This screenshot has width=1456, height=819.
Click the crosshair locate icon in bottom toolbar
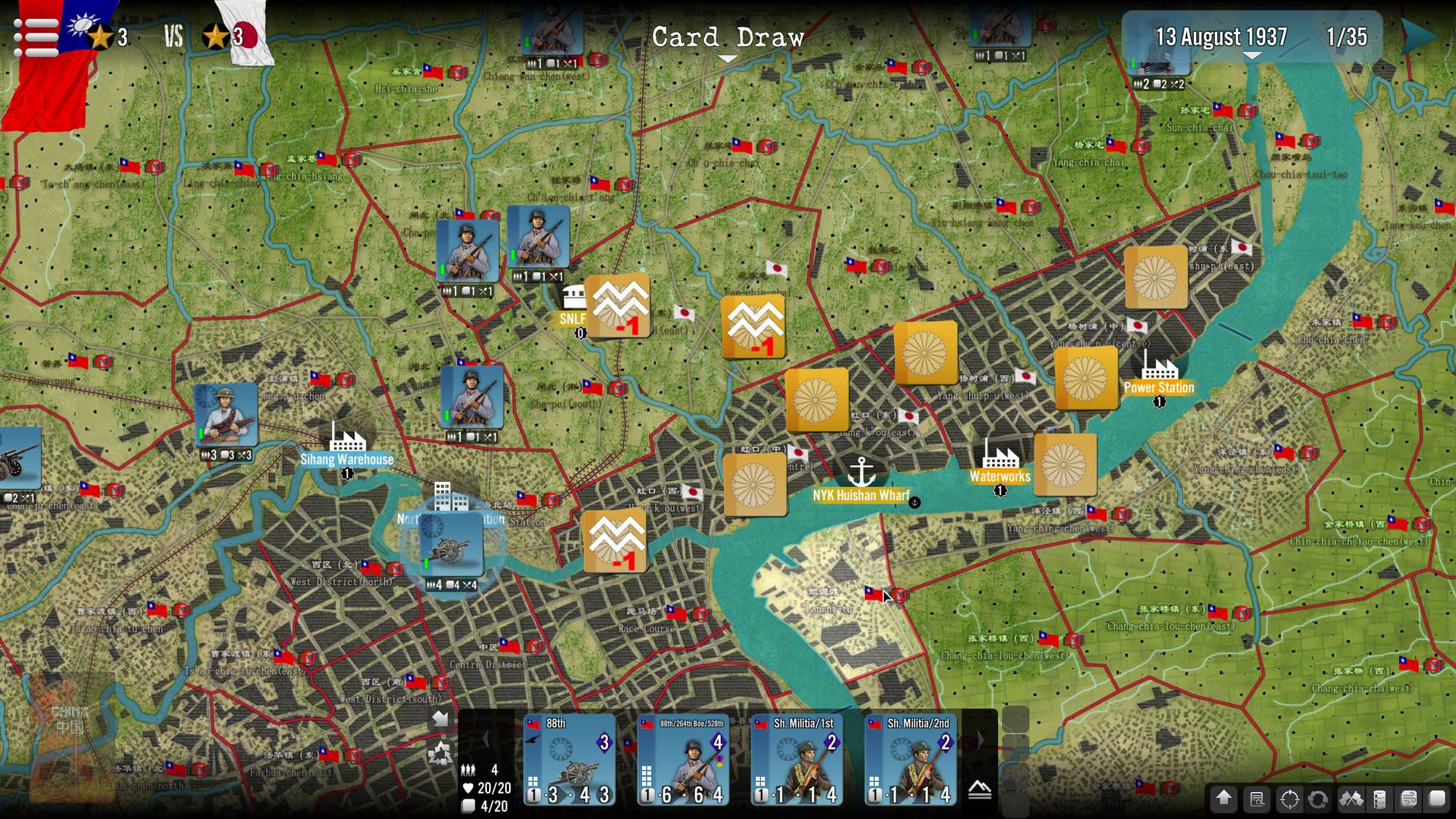click(1289, 799)
